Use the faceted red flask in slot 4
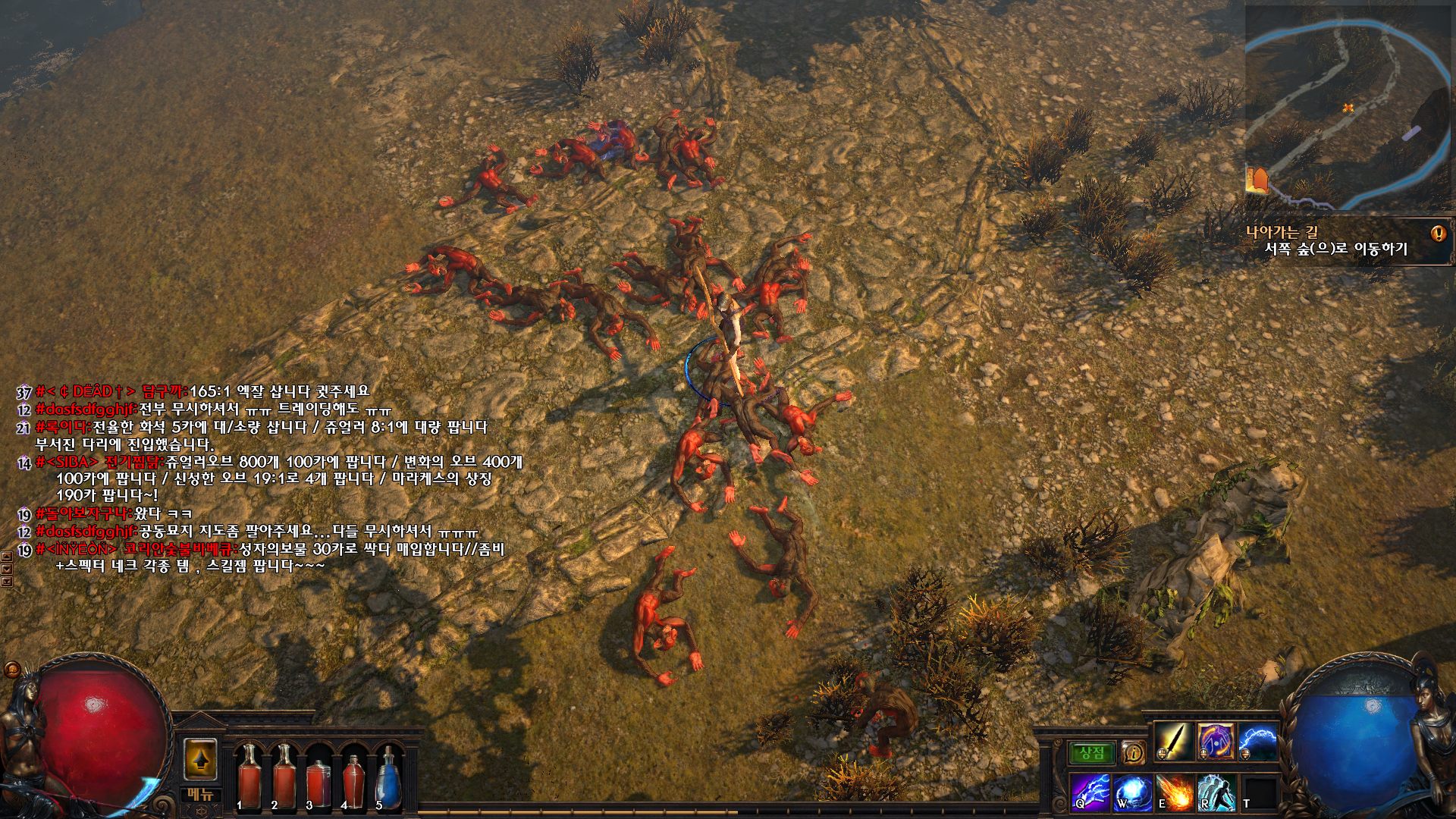 pos(353,779)
